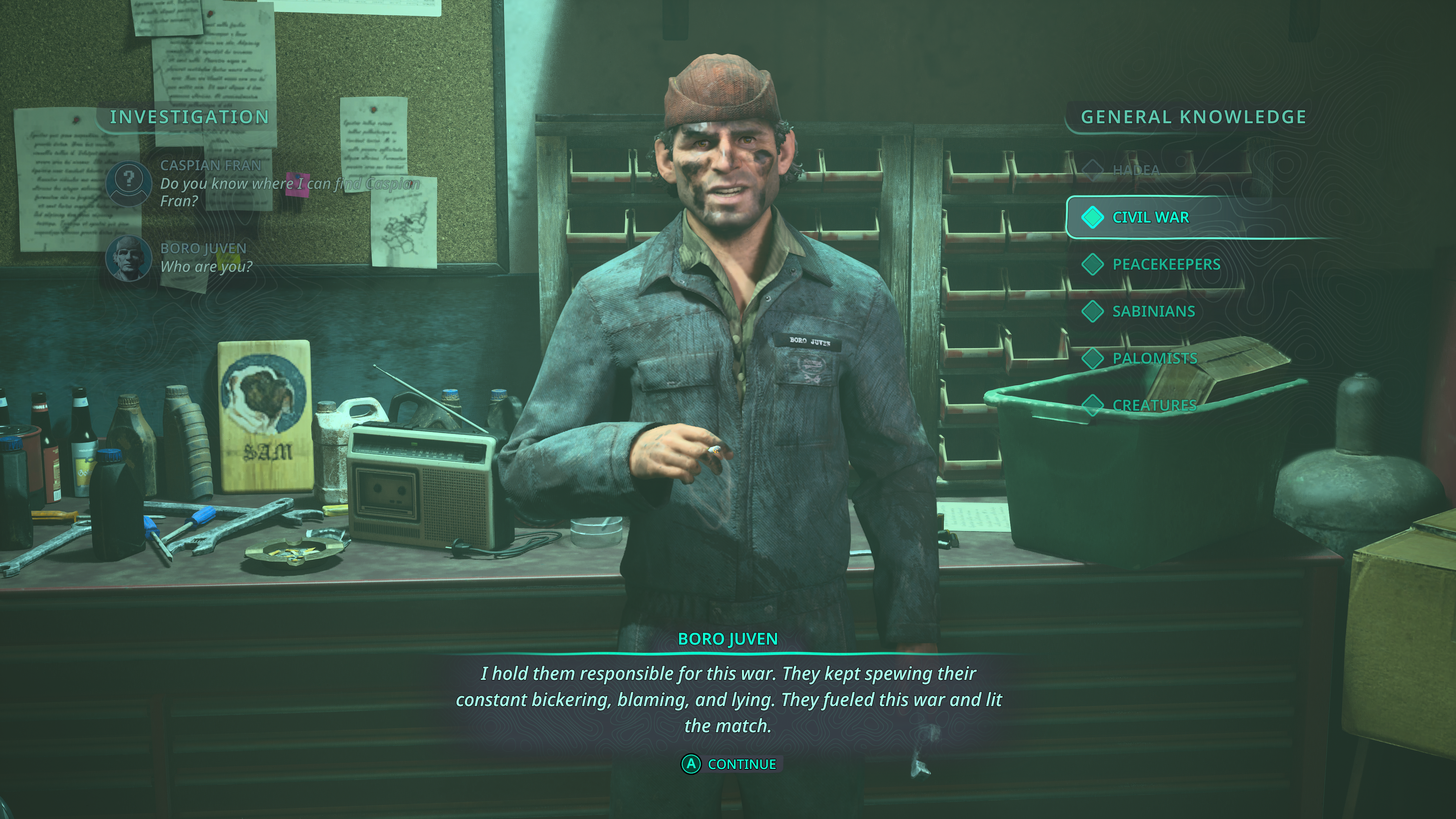
Task: Ask about the Peacekeepers
Action: pos(1166,265)
